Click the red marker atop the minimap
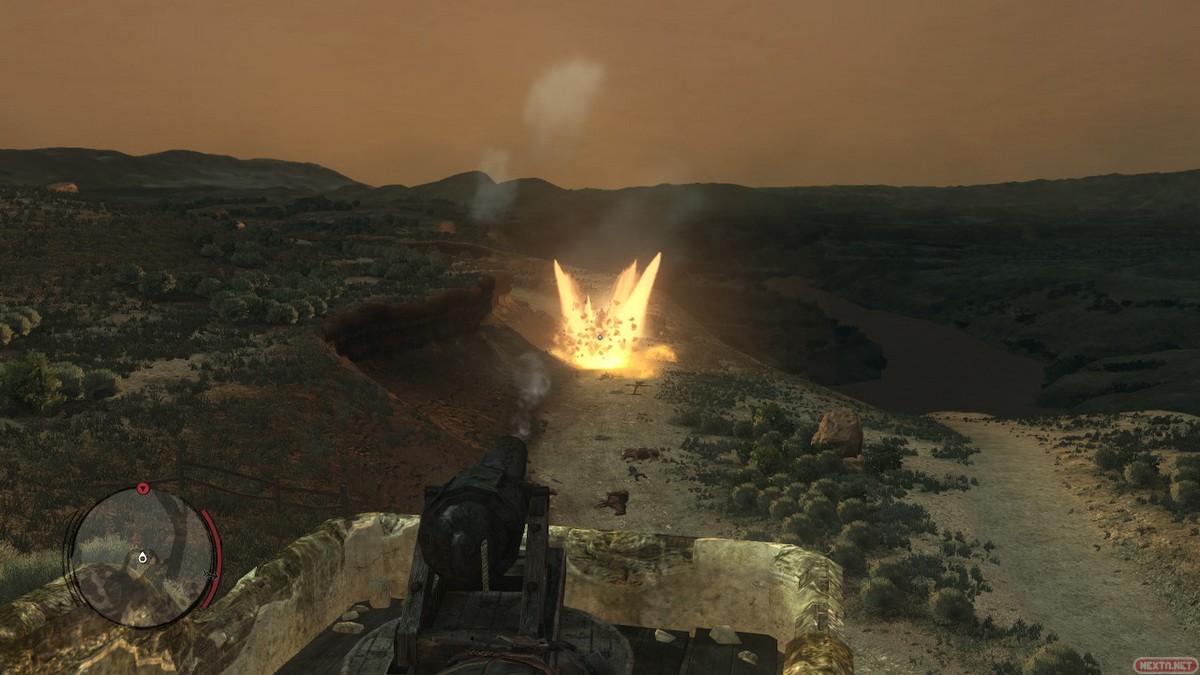Screen dimensions: 1200x675 pyautogui.click(x=142, y=489)
